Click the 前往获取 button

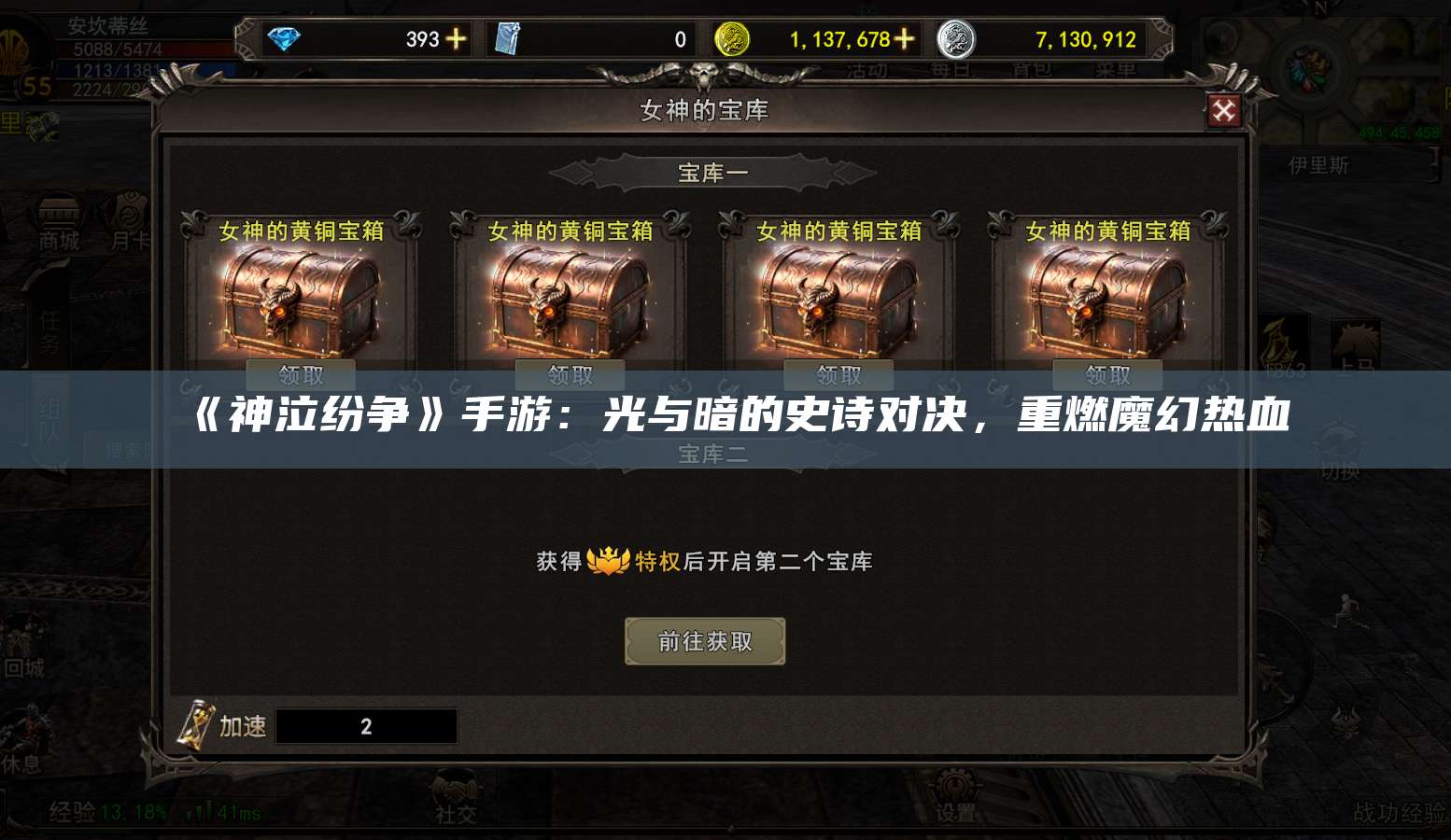[x=705, y=641]
